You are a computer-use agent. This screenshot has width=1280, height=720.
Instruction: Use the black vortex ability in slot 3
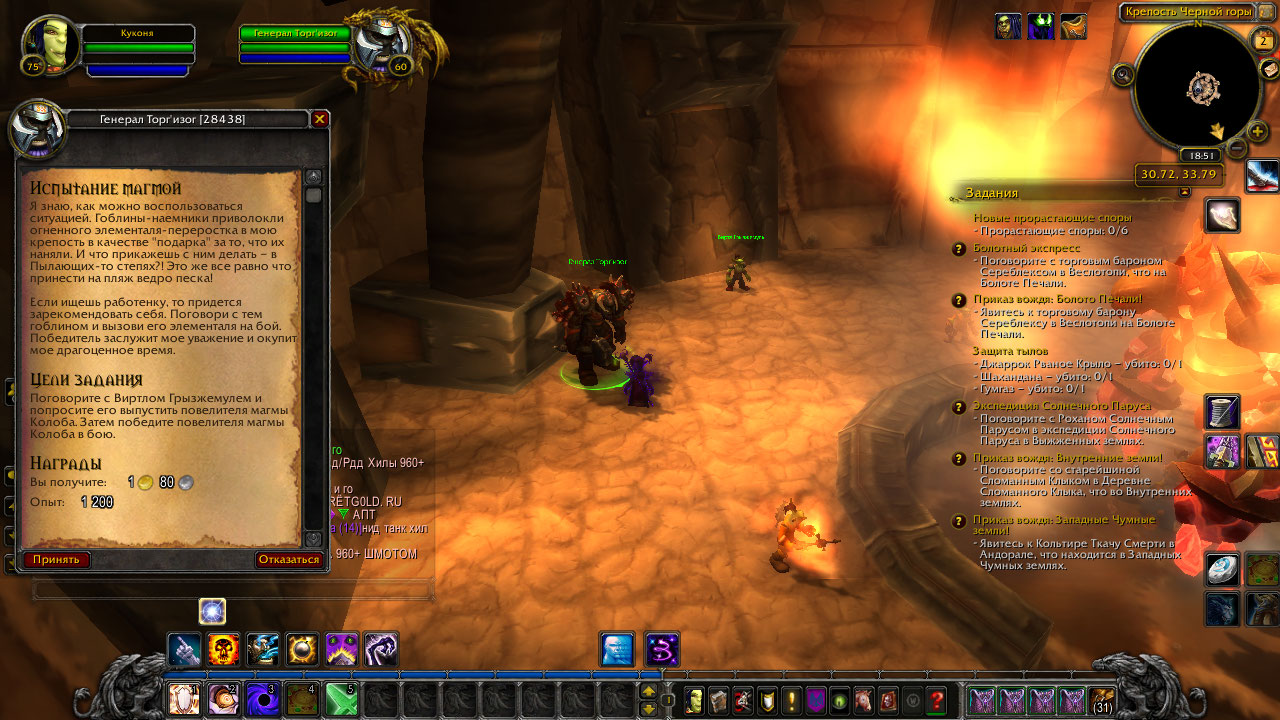point(262,699)
